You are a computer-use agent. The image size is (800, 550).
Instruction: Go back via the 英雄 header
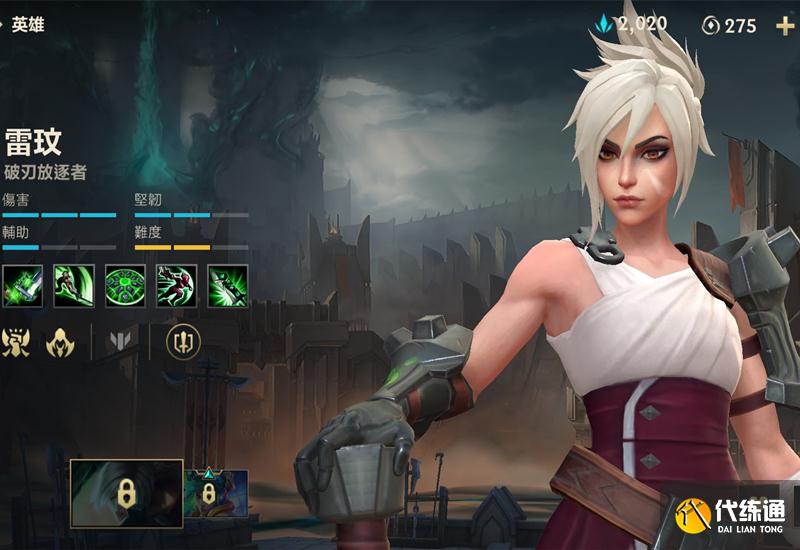coord(27,25)
